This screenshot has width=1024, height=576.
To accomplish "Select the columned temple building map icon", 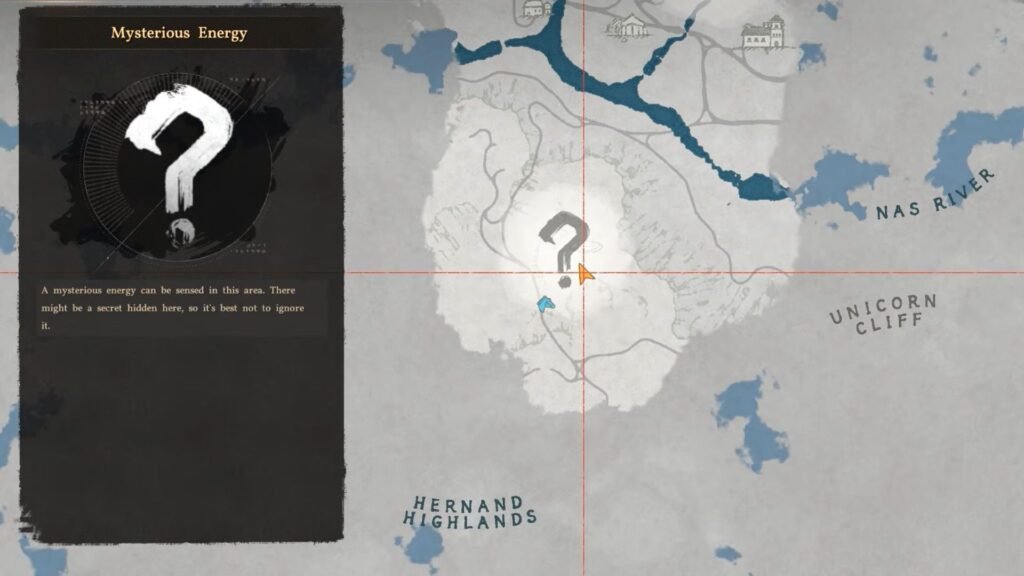I will (627, 26).
